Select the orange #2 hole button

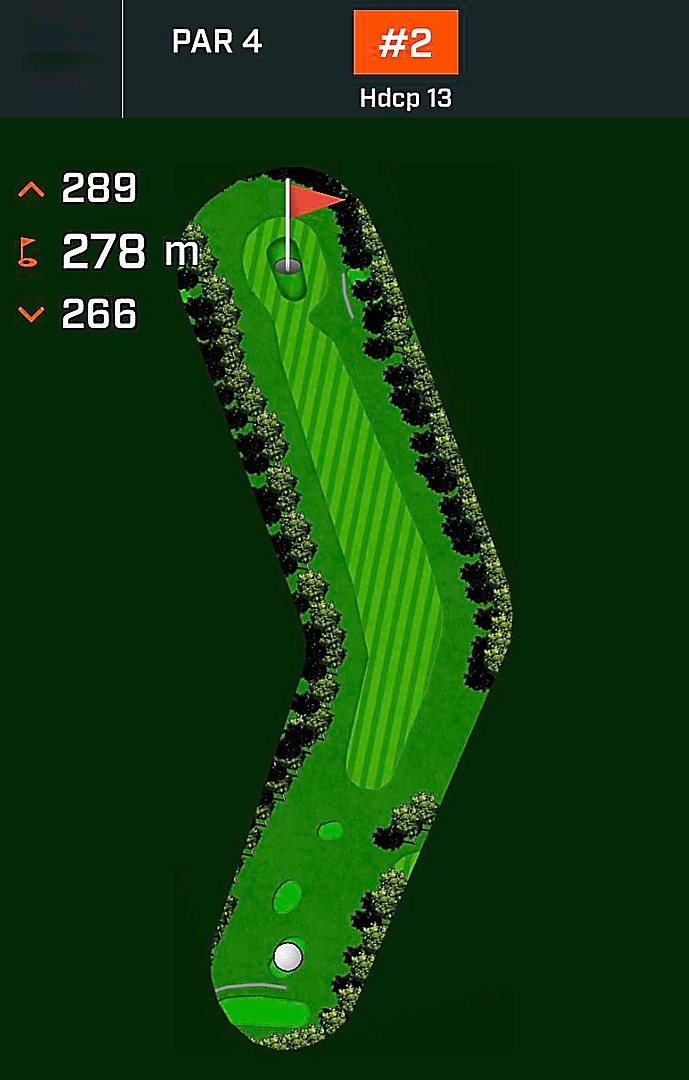405,43
